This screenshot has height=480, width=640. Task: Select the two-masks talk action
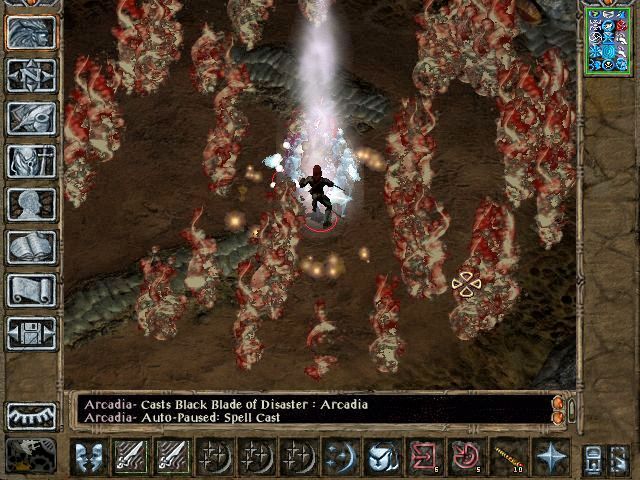tap(90, 456)
